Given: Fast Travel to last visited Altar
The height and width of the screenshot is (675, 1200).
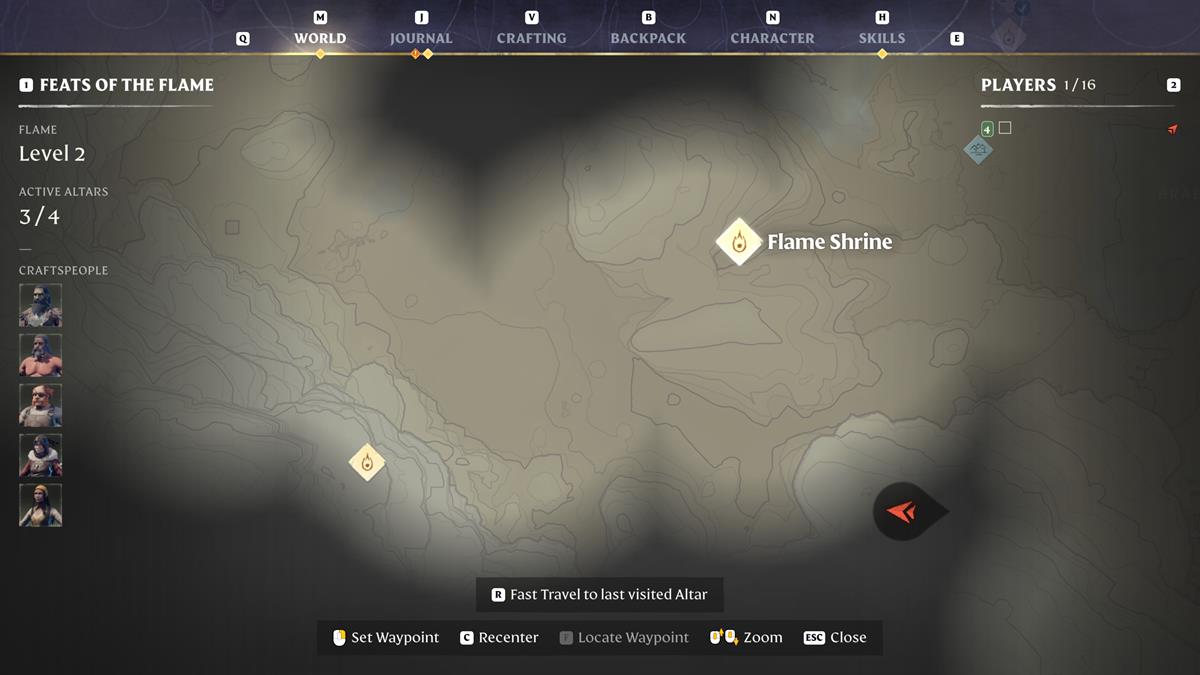Looking at the screenshot, I should (x=599, y=594).
